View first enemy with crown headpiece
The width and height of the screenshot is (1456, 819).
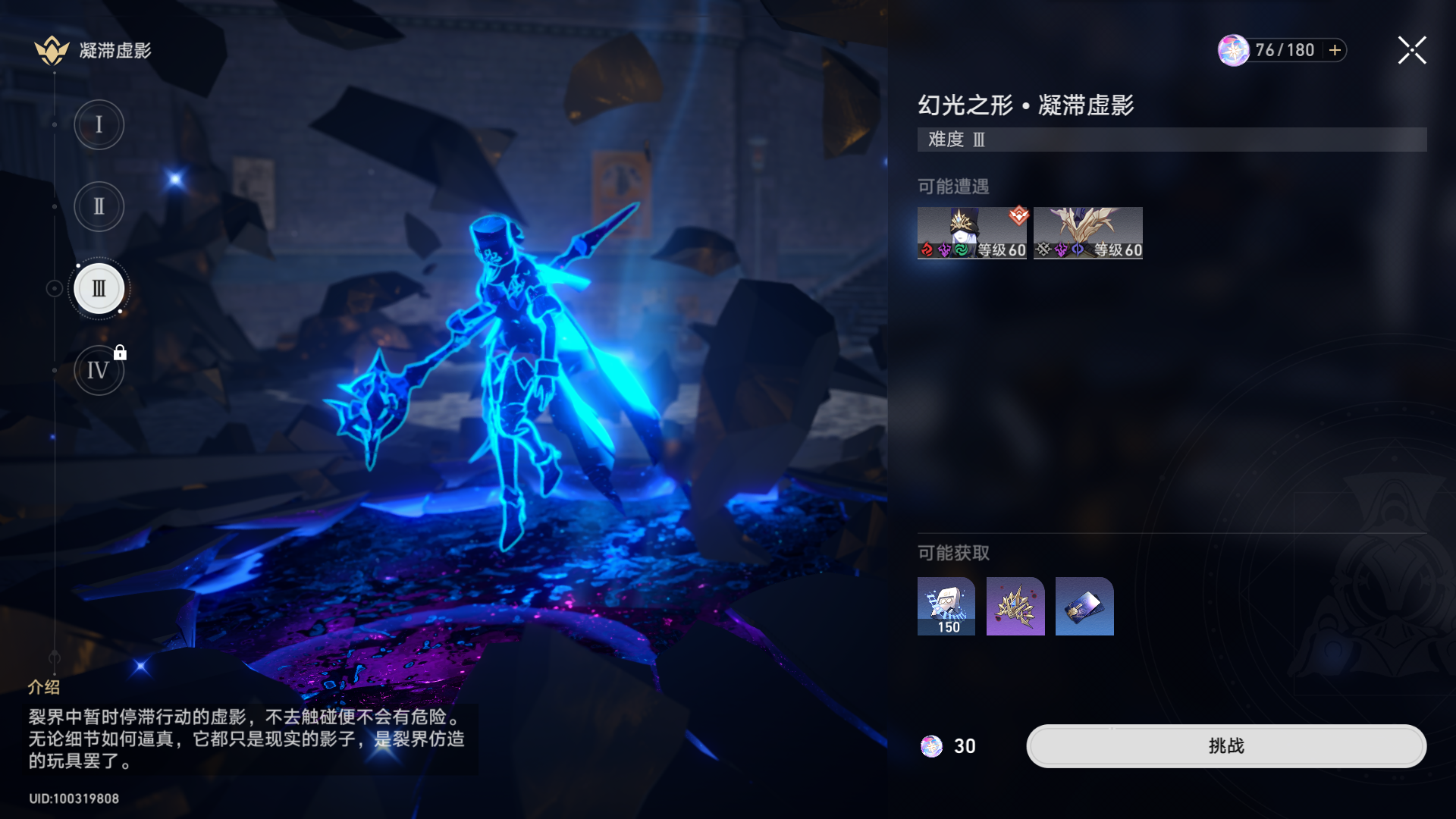pyautogui.click(x=971, y=233)
